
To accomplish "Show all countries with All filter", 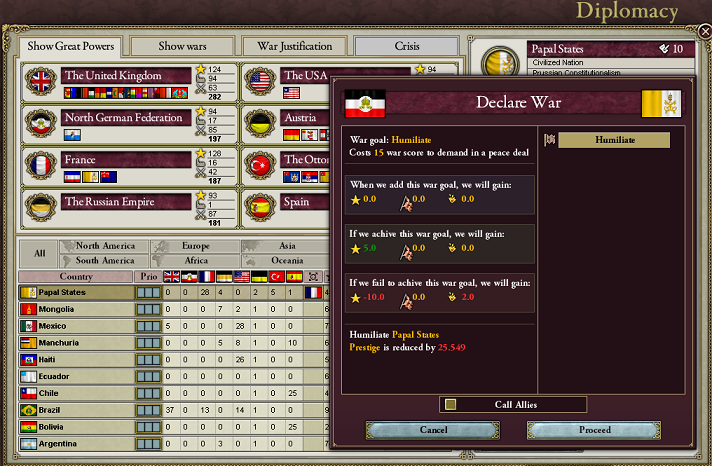I will pos(39,253).
